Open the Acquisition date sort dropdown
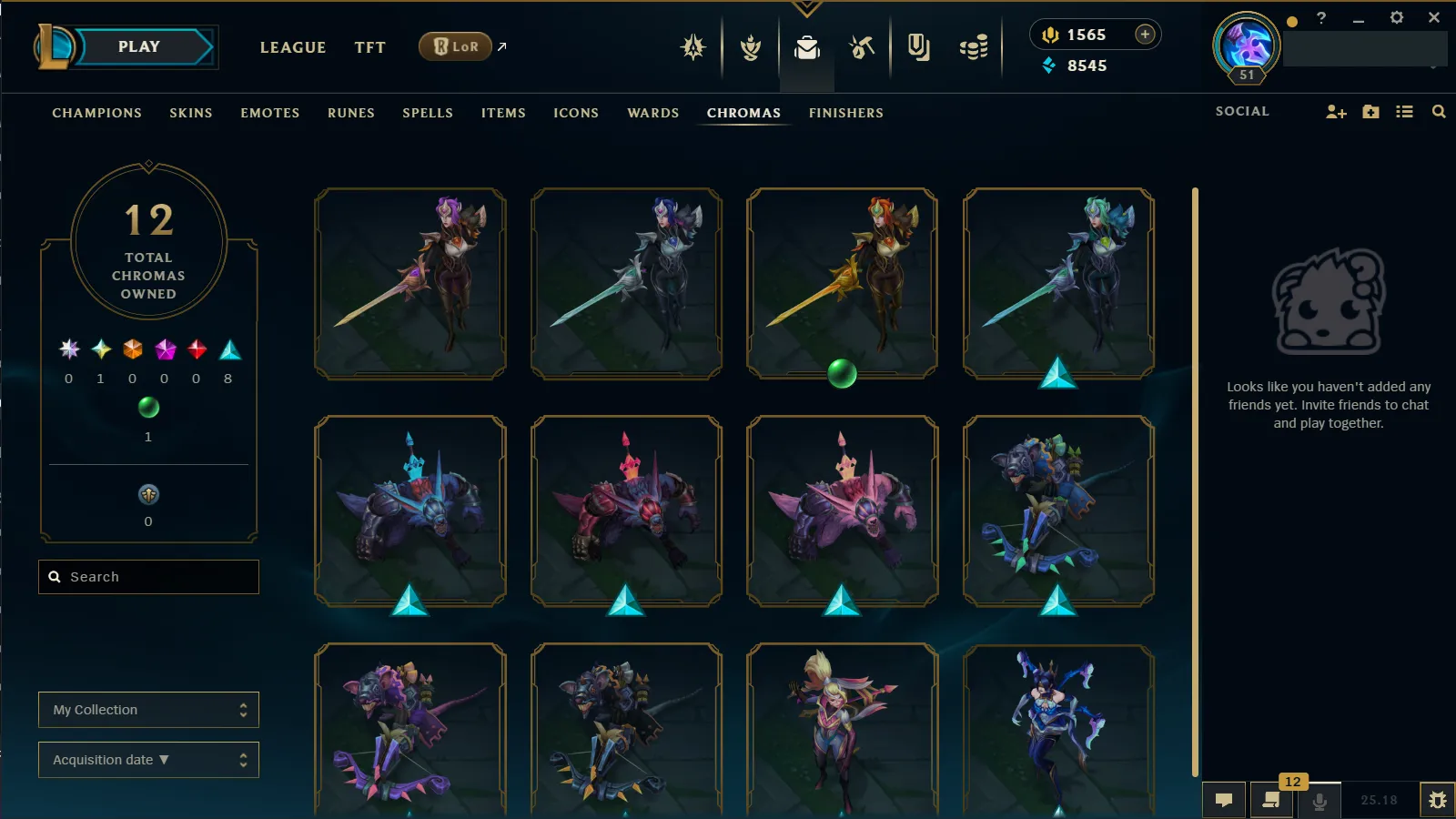The image size is (1456, 819). click(x=148, y=760)
